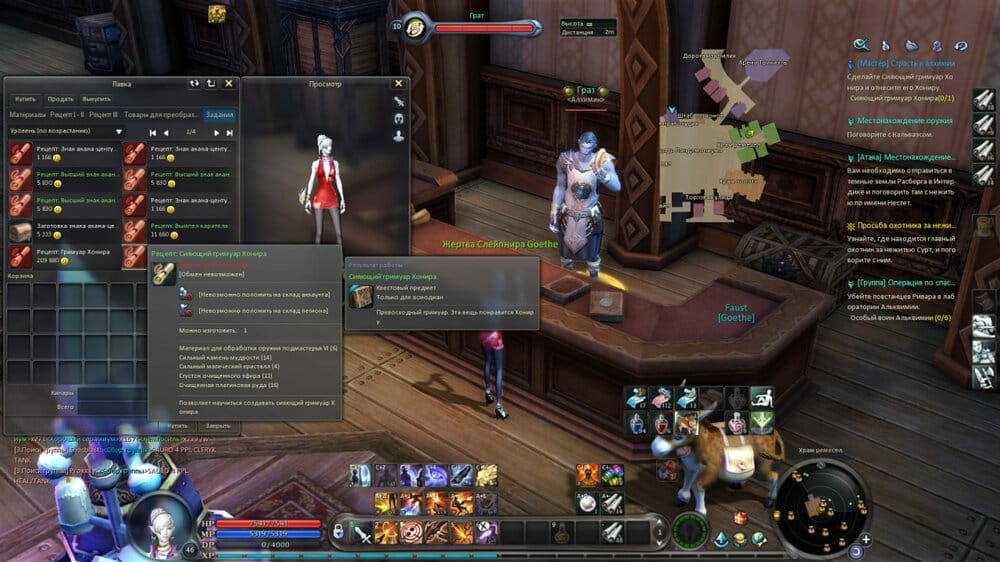The height and width of the screenshot is (562, 1000).
Task: Select the Материалы shop category
Action: click(27, 115)
